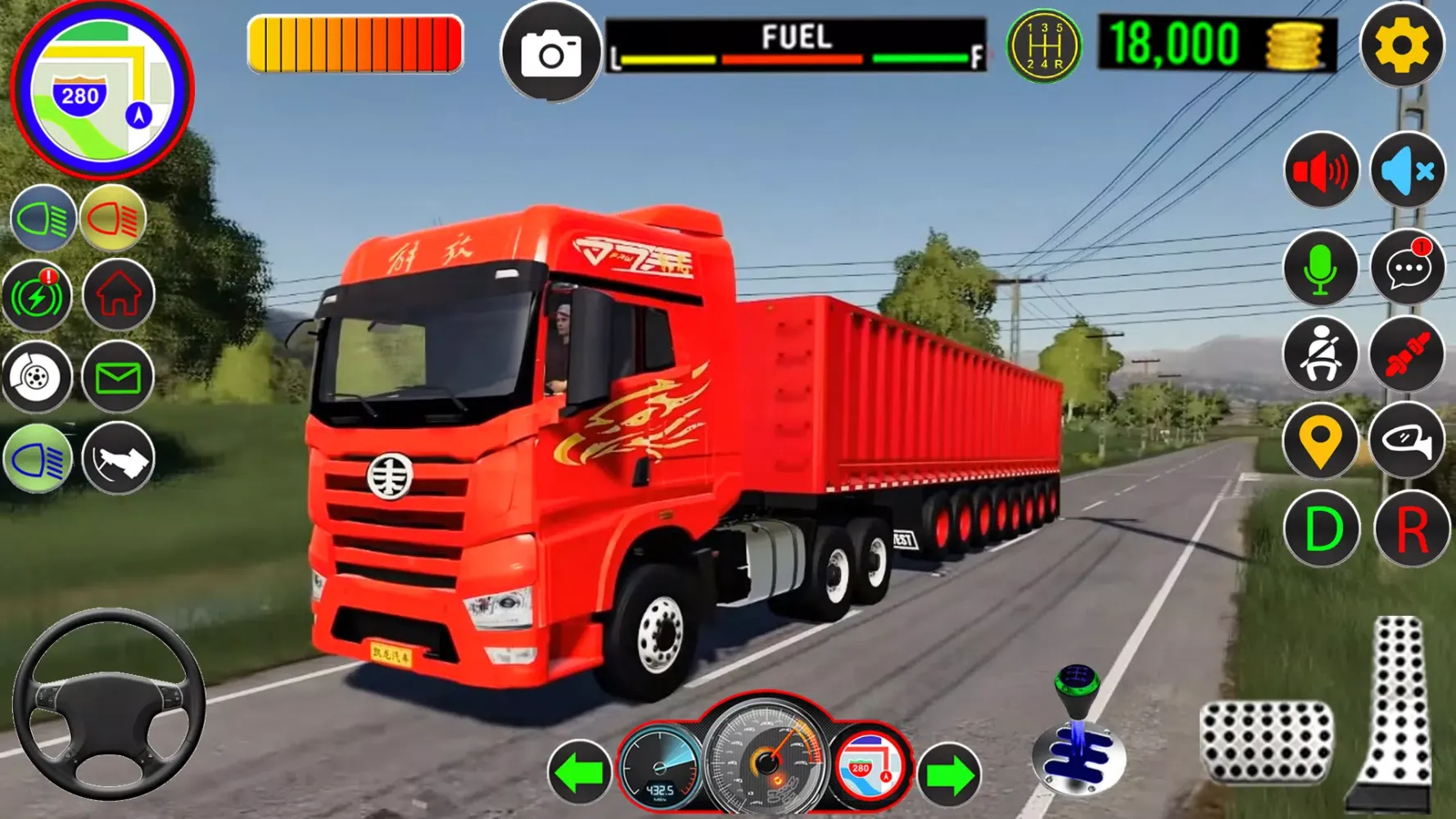Shift into Drive with D button
Viewport: 1456px width, 819px height.
point(1320,530)
